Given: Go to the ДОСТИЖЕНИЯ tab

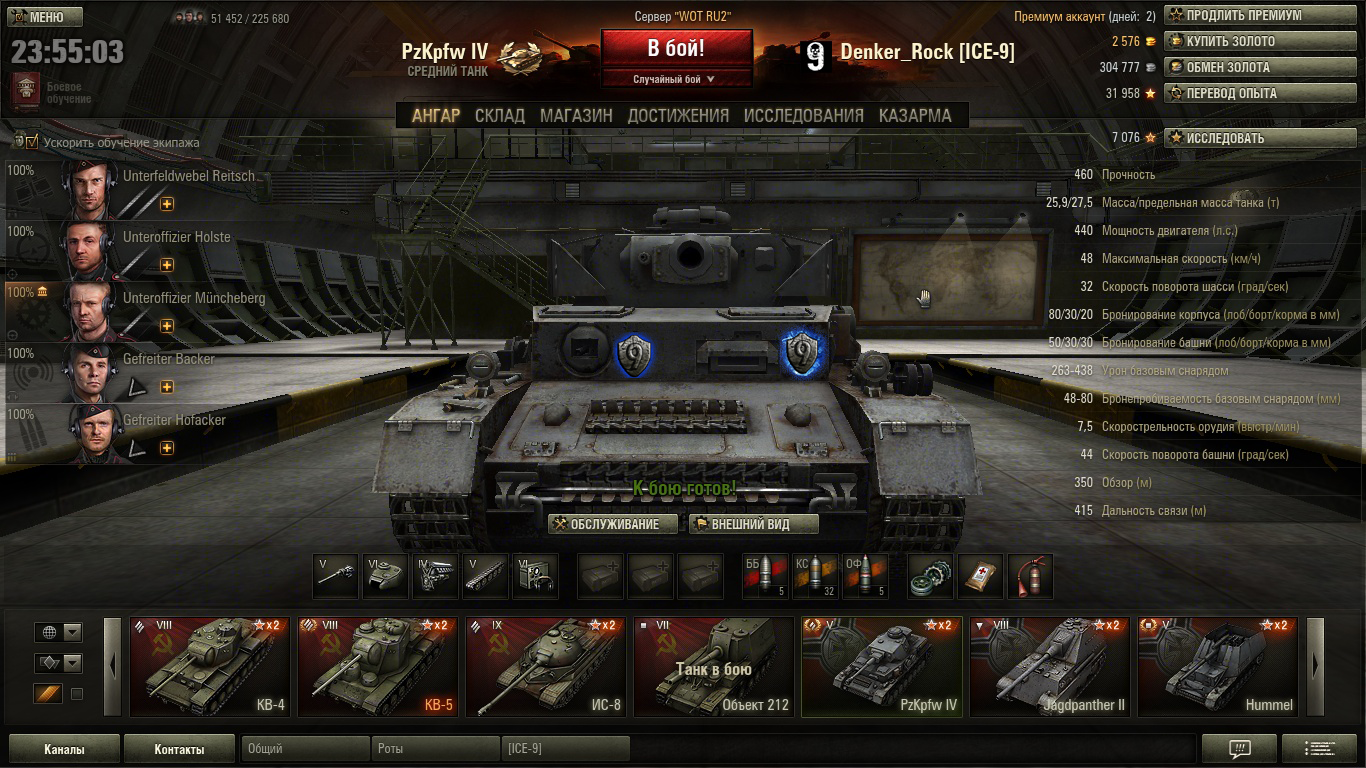Looking at the screenshot, I should tap(678, 115).
